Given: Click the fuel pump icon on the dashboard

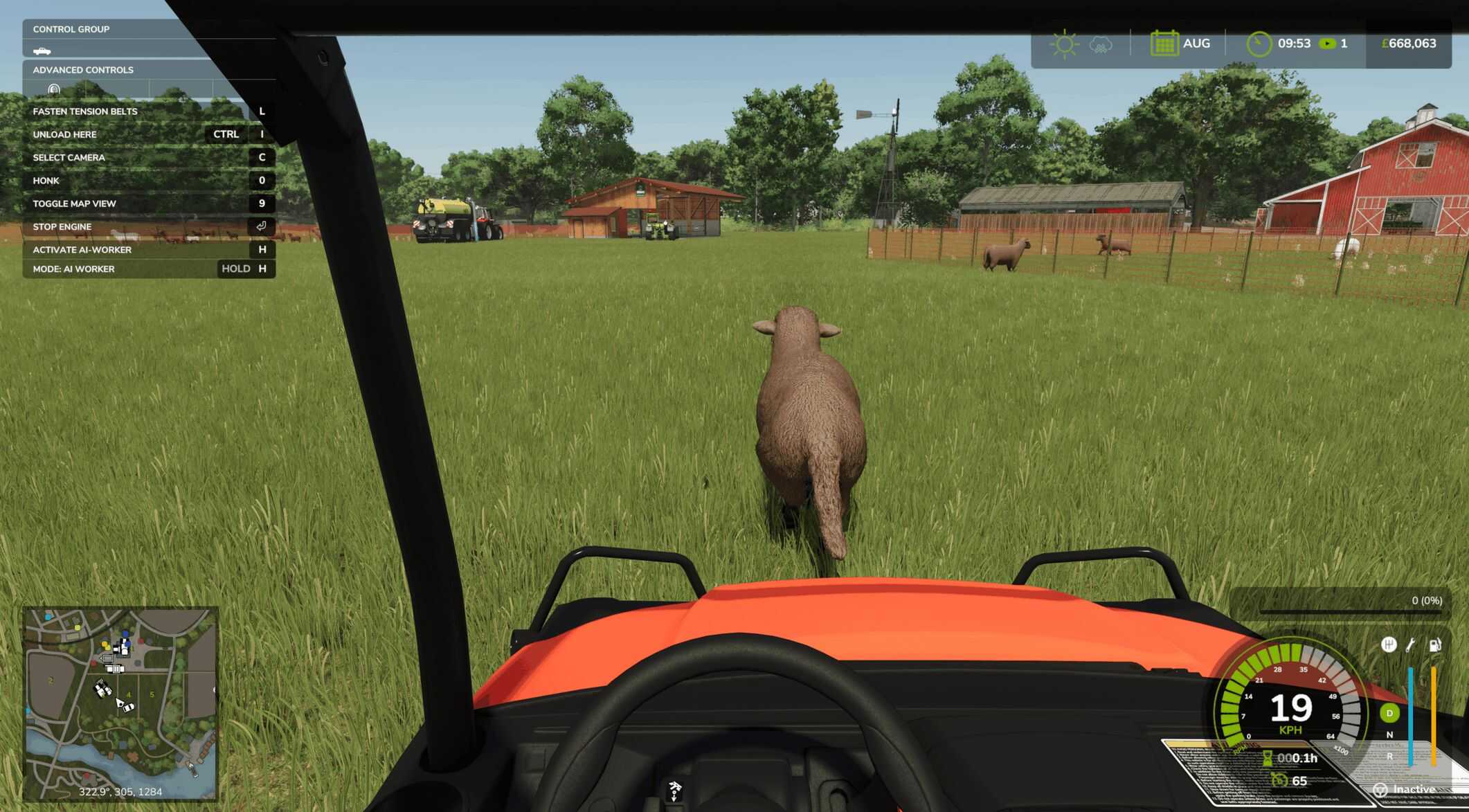Looking at the screenshot, I should [1435, 644].
